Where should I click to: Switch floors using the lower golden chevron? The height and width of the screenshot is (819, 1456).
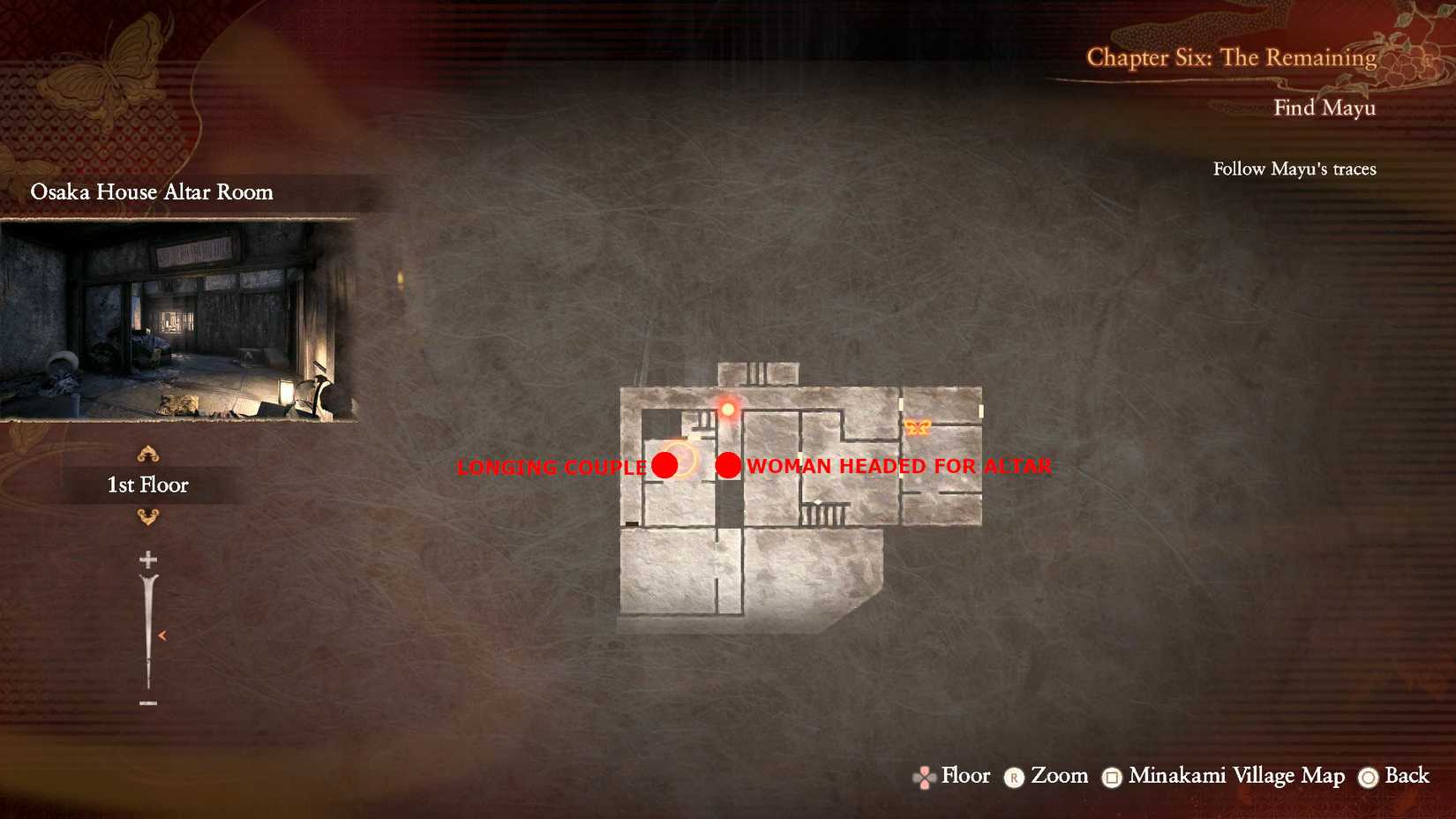(x=147, y=519)
